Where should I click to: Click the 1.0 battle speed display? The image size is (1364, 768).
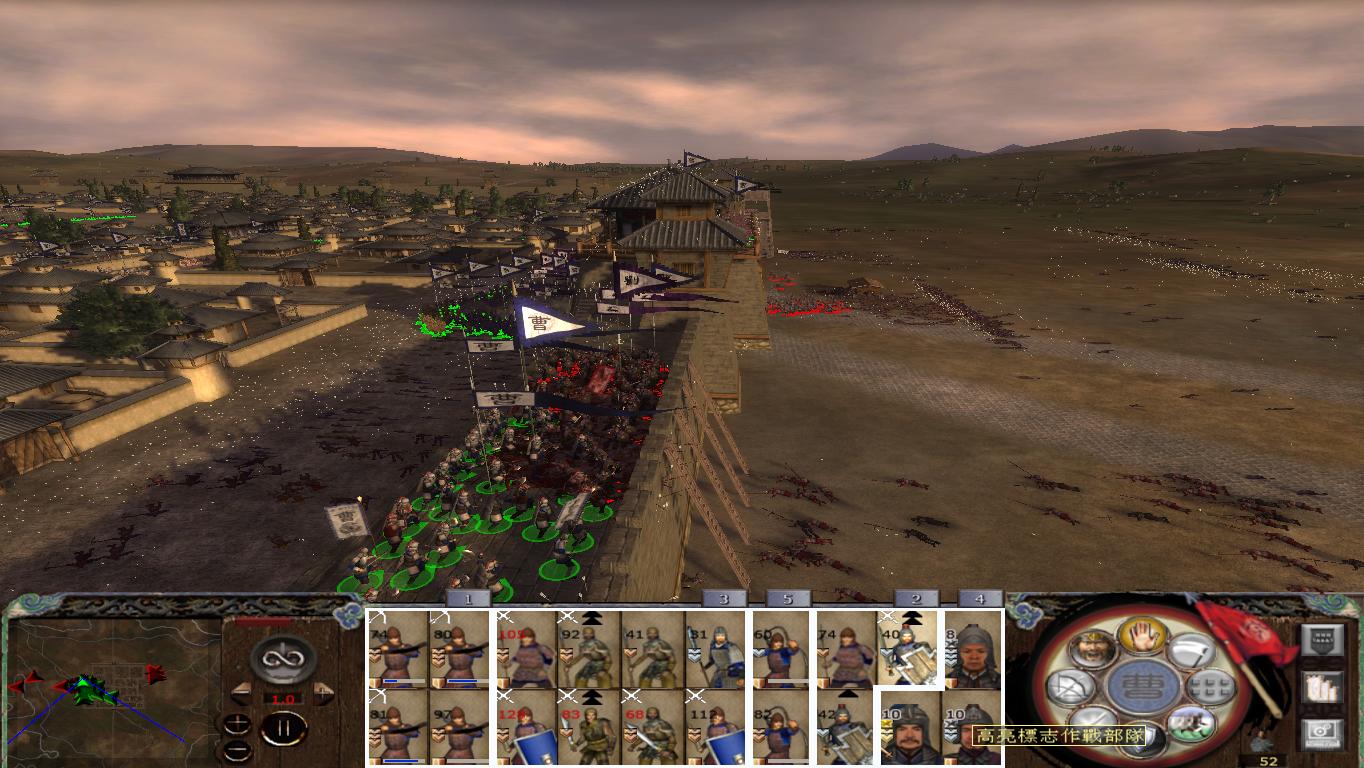tap(283, 698)
